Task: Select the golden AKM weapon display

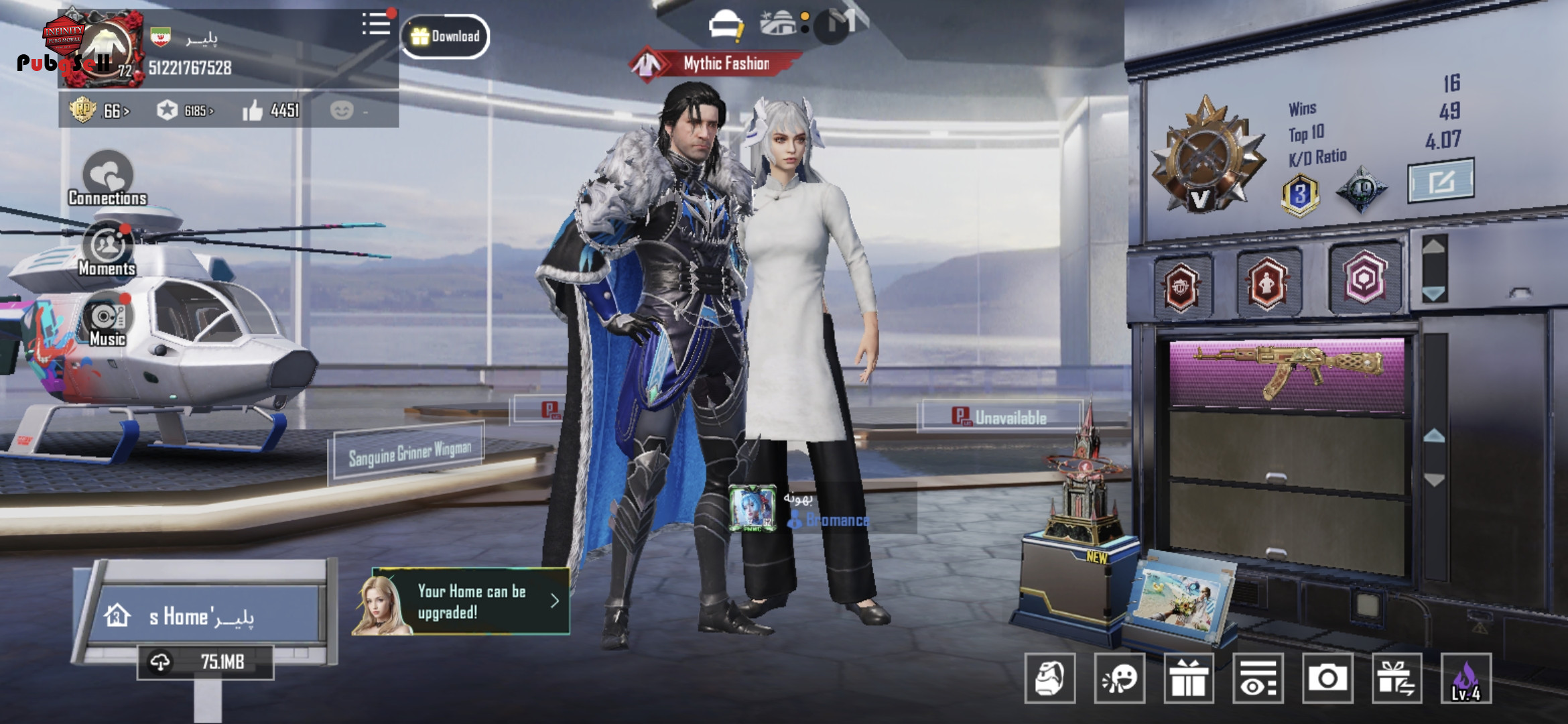Action: click(1287, 372)
